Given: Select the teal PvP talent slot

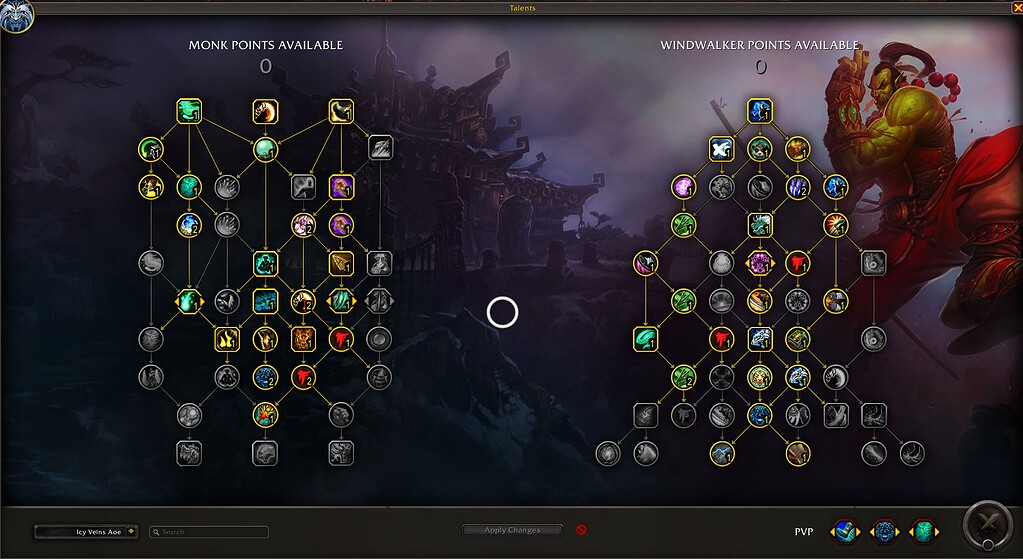Looking at the screenshot, I should pos(925,531).
